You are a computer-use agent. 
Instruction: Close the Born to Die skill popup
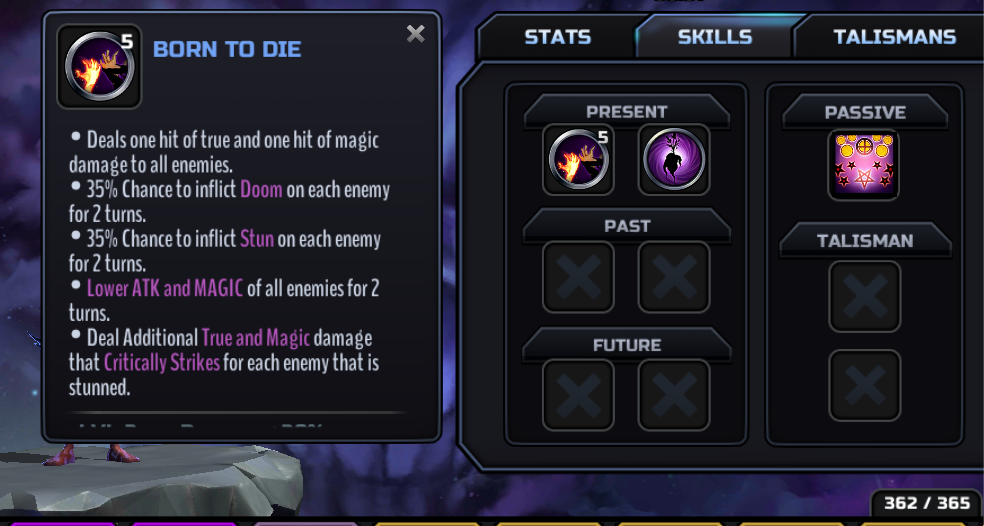pyautogui.click(x=416, y=34)
